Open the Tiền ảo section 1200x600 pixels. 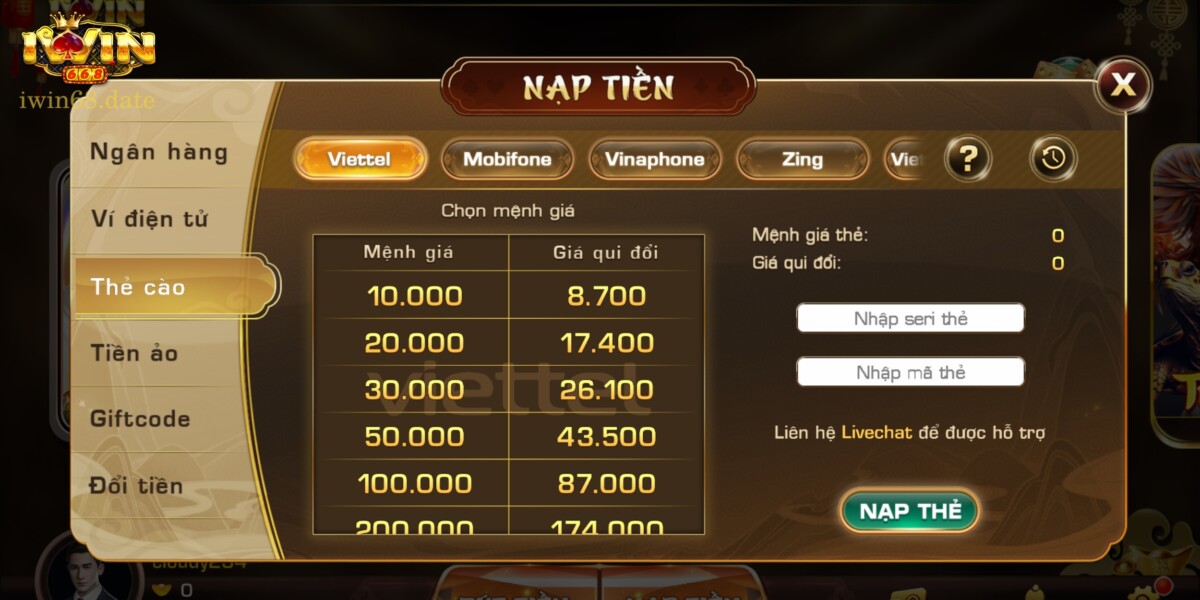coord(135,353)
